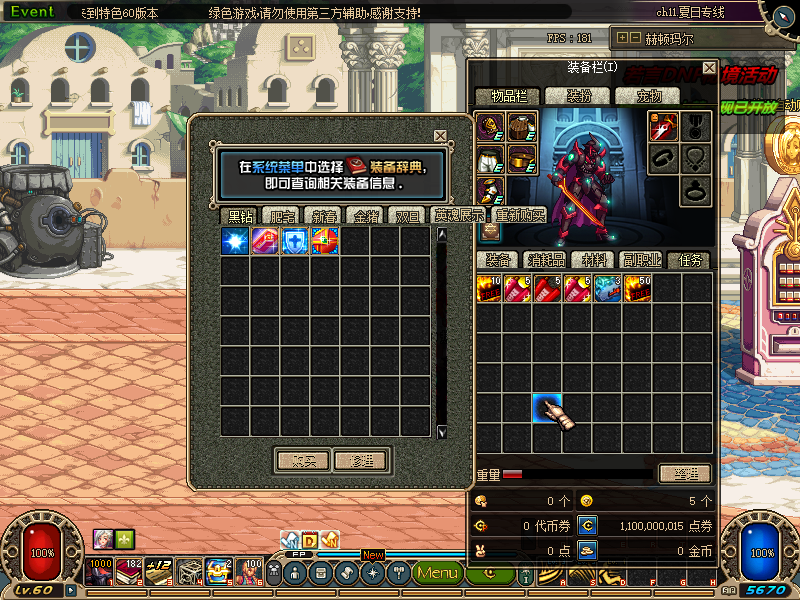Image resolution: width=800 pixels, height=600 pixels.
Task: Switch to the 装扮 avatar tab
Action: [x=578, y=96]
